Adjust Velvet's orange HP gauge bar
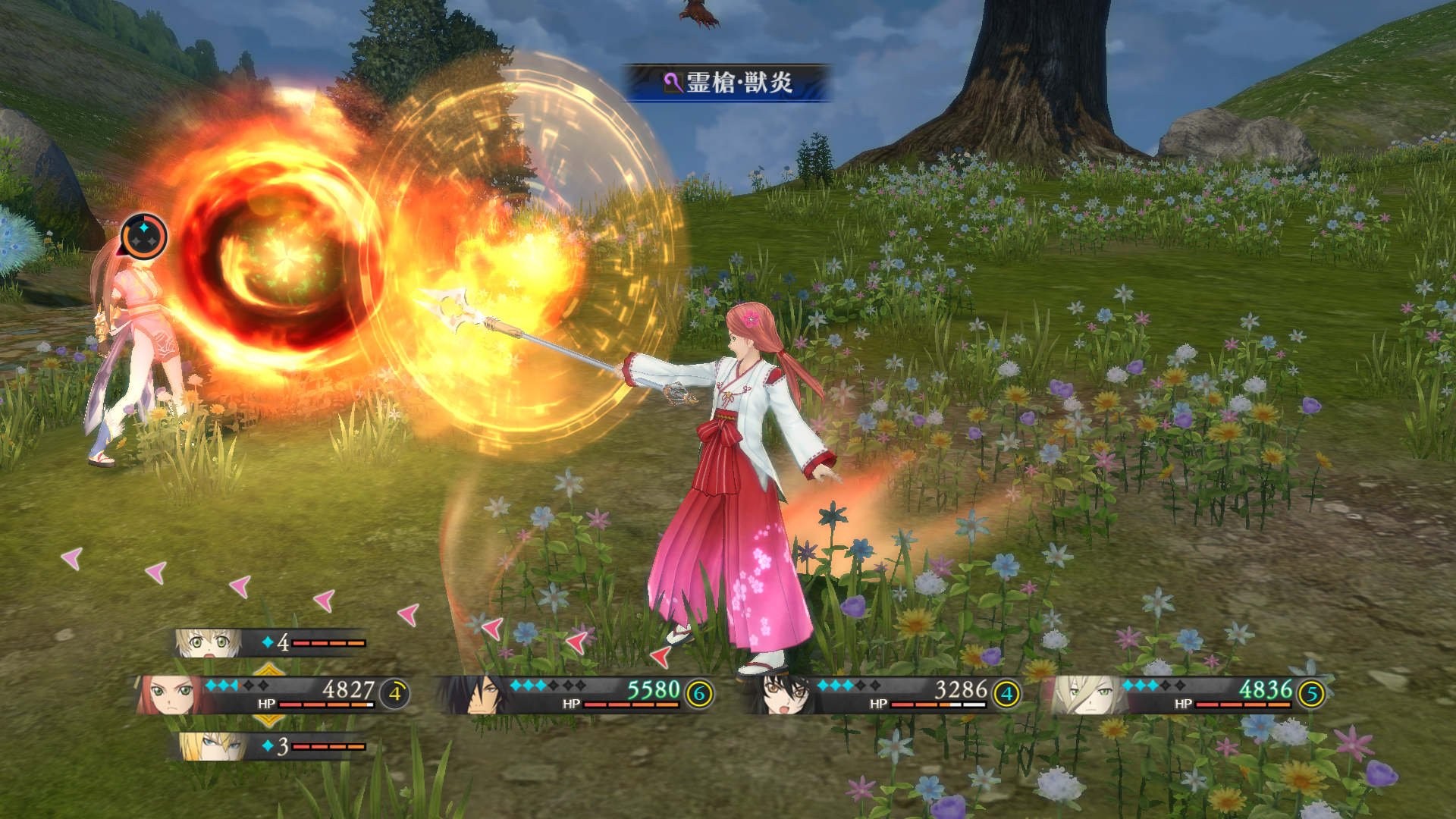This screenshot has width=1456, height=819. point(929,704)
